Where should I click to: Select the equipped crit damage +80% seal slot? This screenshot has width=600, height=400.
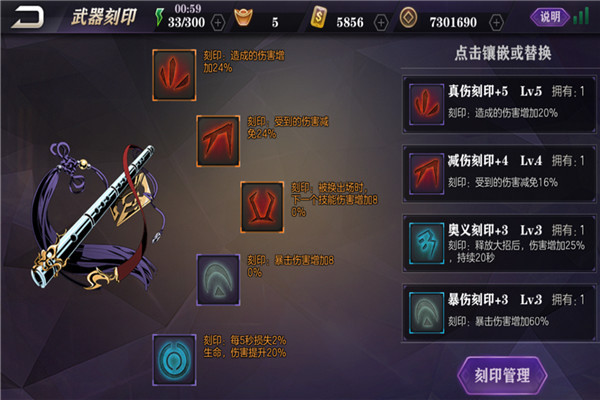click(x=220, y=277)
